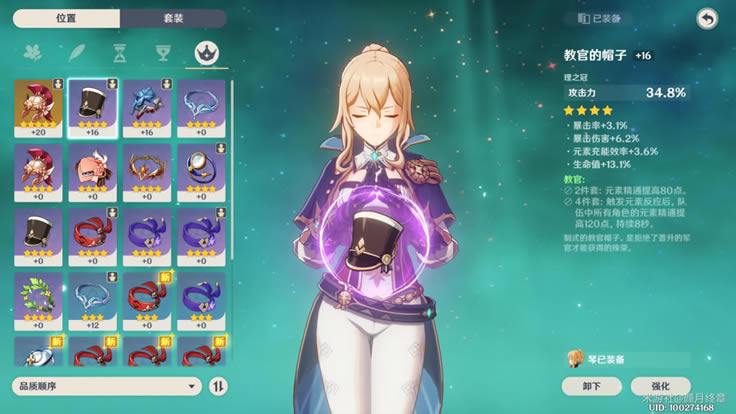Go back with the return arrow

pos(707,19)
